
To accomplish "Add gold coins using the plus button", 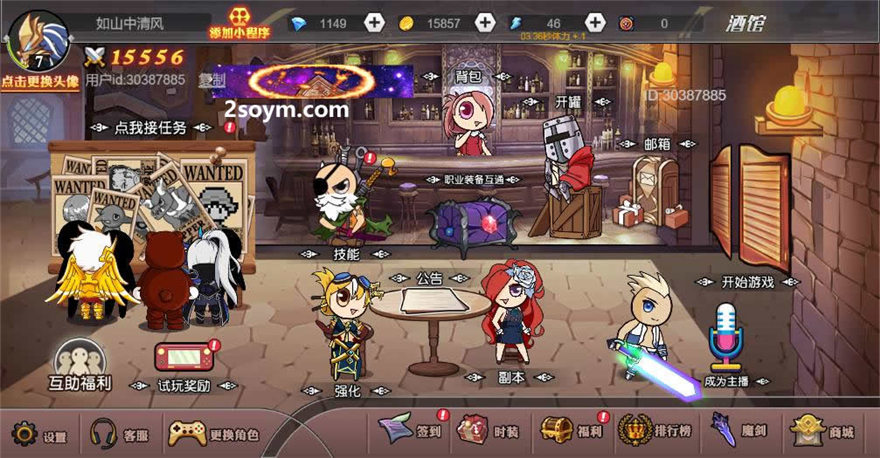I will (484, 23).
